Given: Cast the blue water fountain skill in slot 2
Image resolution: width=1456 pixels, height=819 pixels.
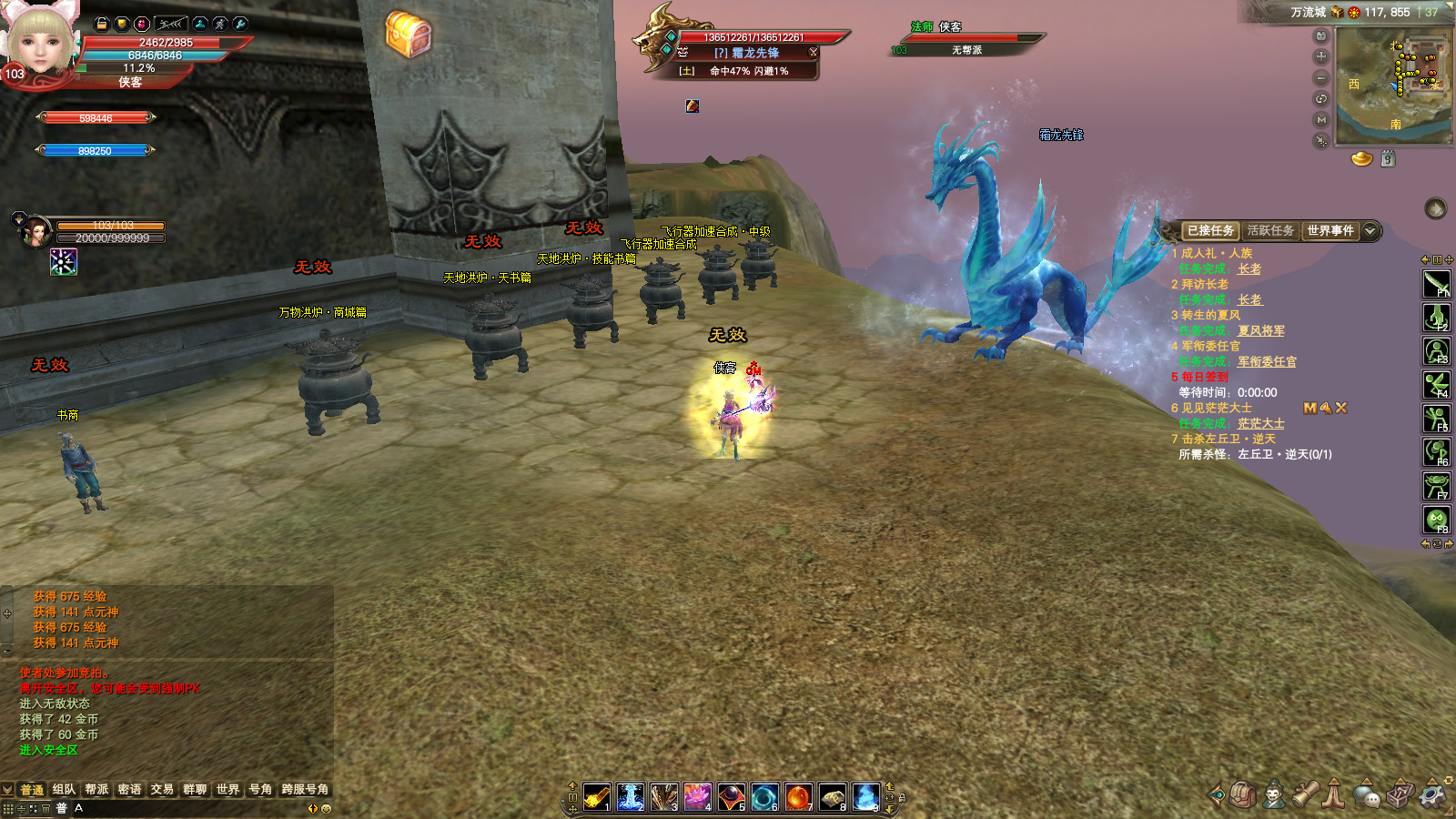Looking at the screenshot, I should point(631,797).
